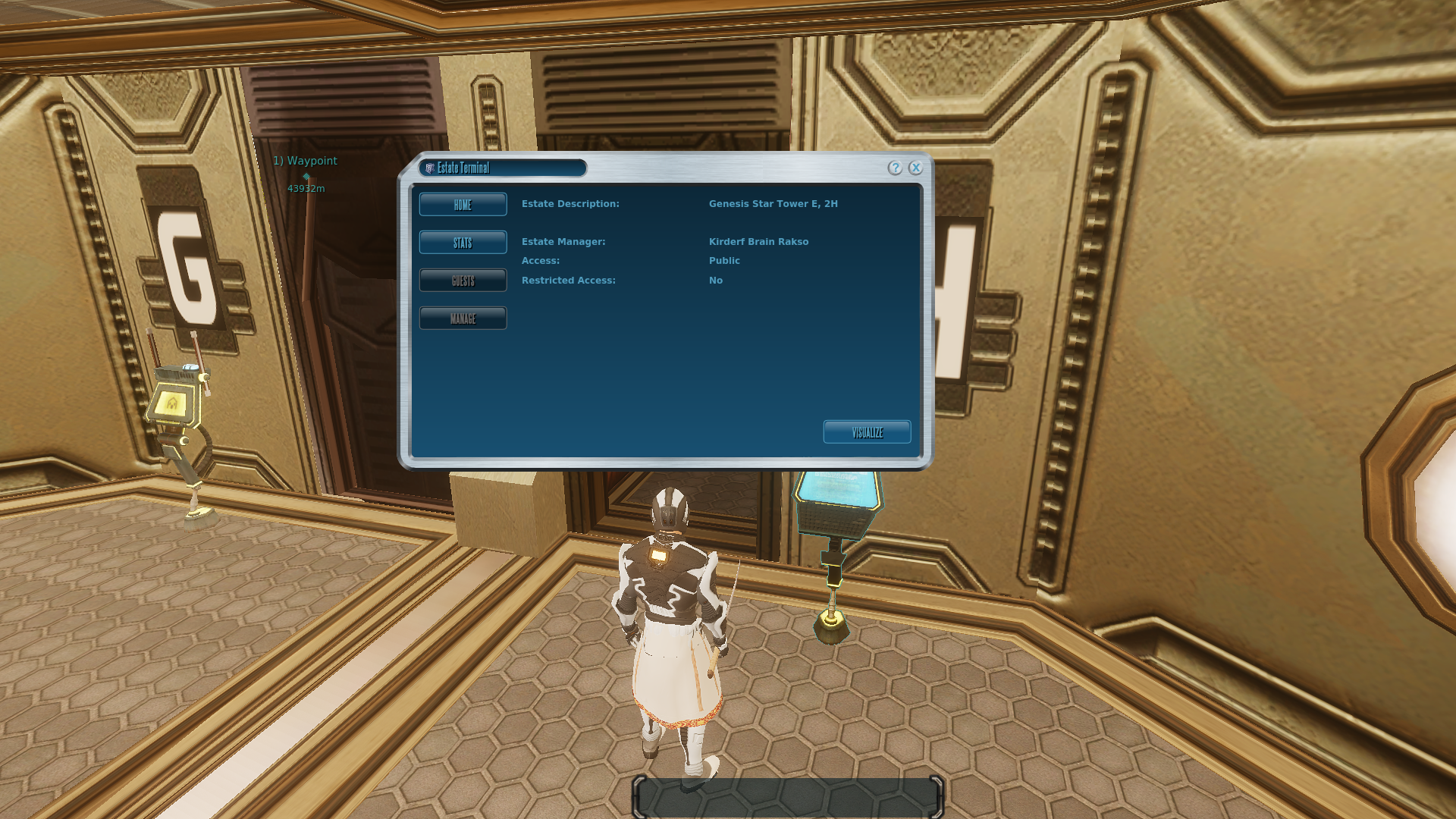Open the Guests section

[x=463, y=281]
